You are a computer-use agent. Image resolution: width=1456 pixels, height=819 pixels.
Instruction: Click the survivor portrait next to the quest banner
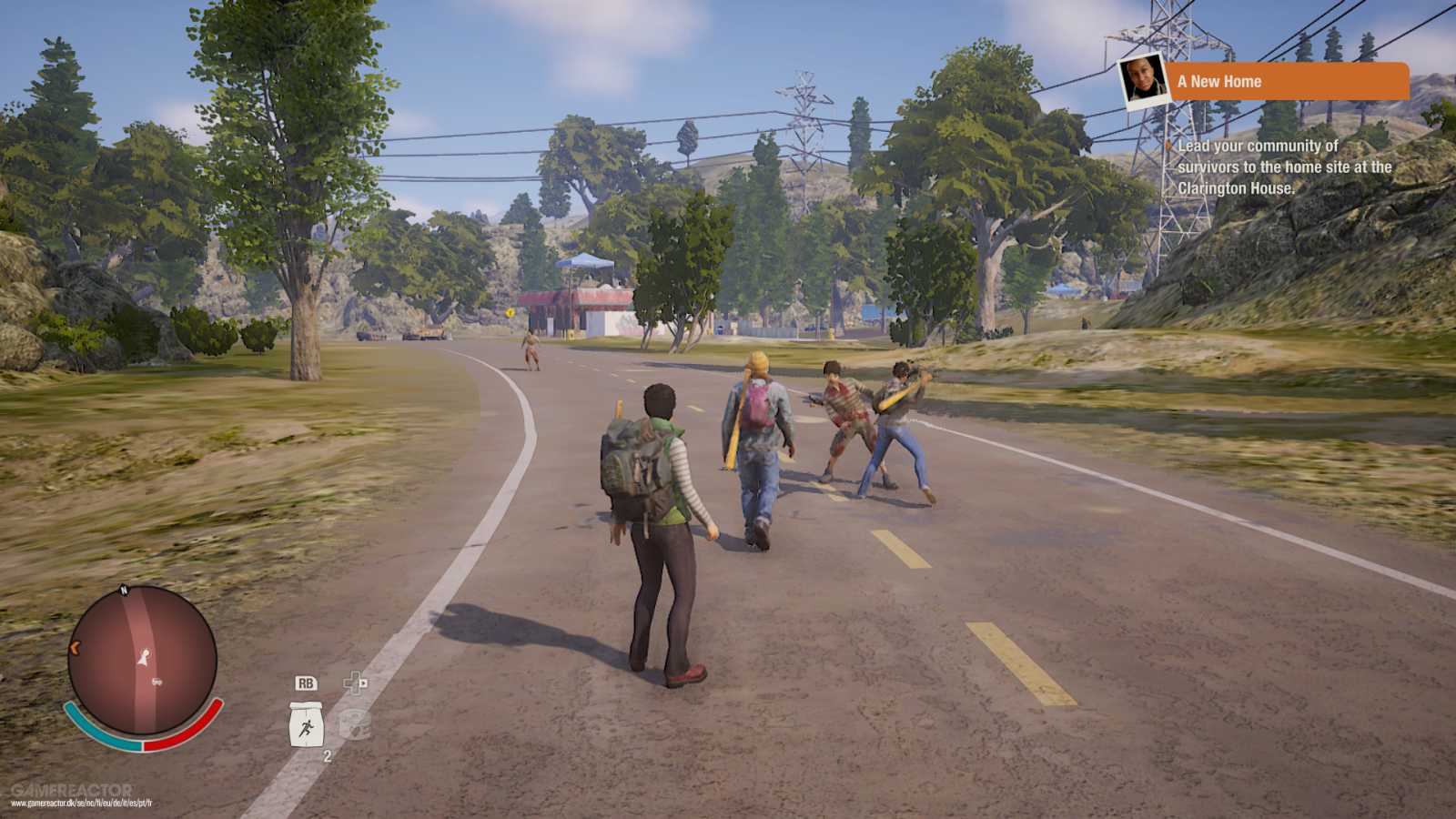(x=1143, y=82)
